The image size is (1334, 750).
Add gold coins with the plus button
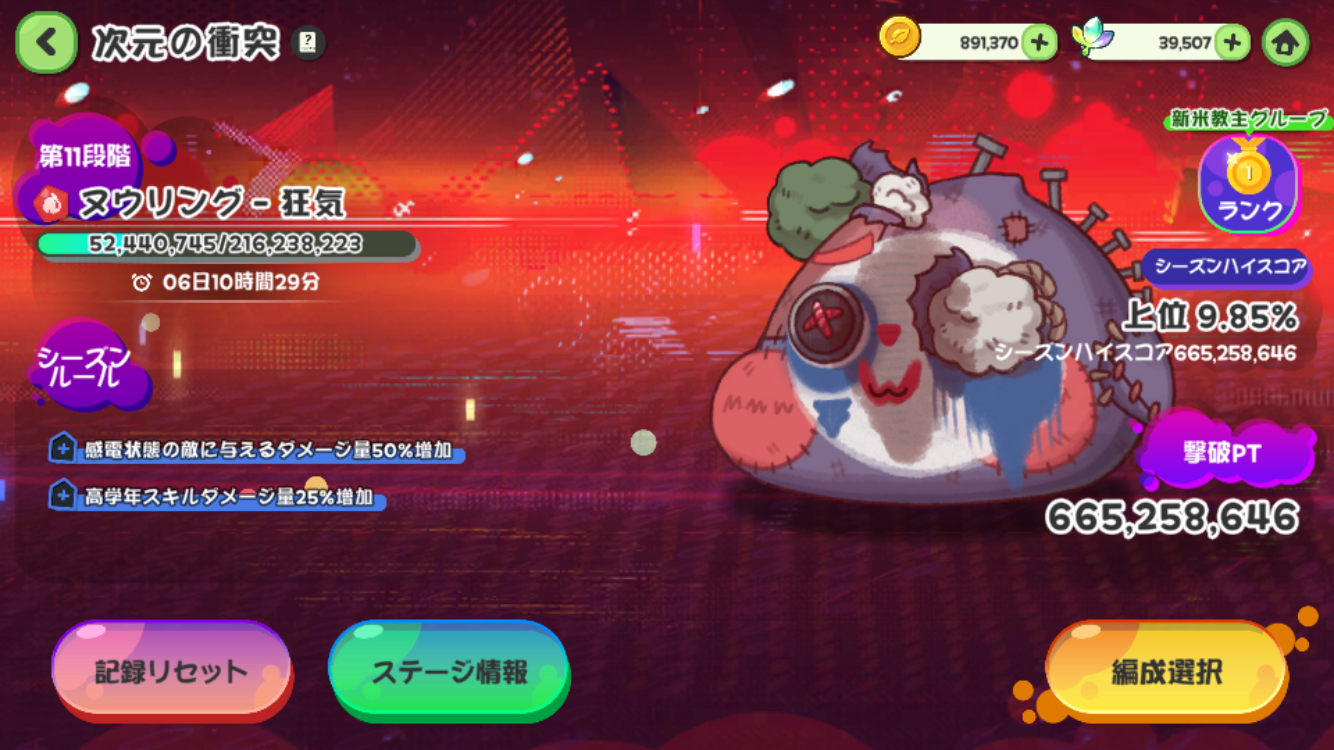pyautogui.click(x=1039, y=42)
